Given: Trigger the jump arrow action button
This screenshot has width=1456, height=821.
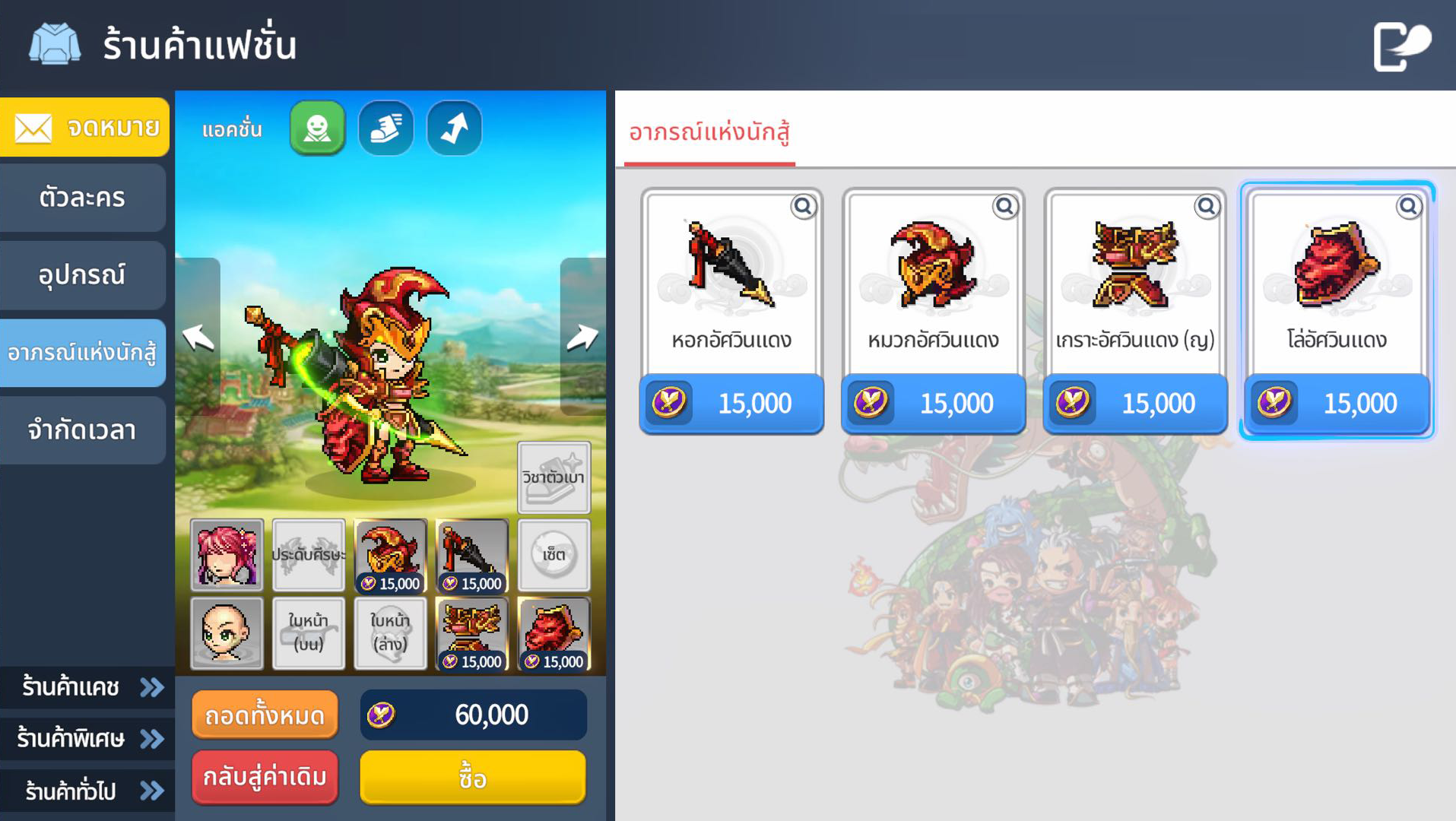Looking at the screenshot, I should tap(455, 128).
